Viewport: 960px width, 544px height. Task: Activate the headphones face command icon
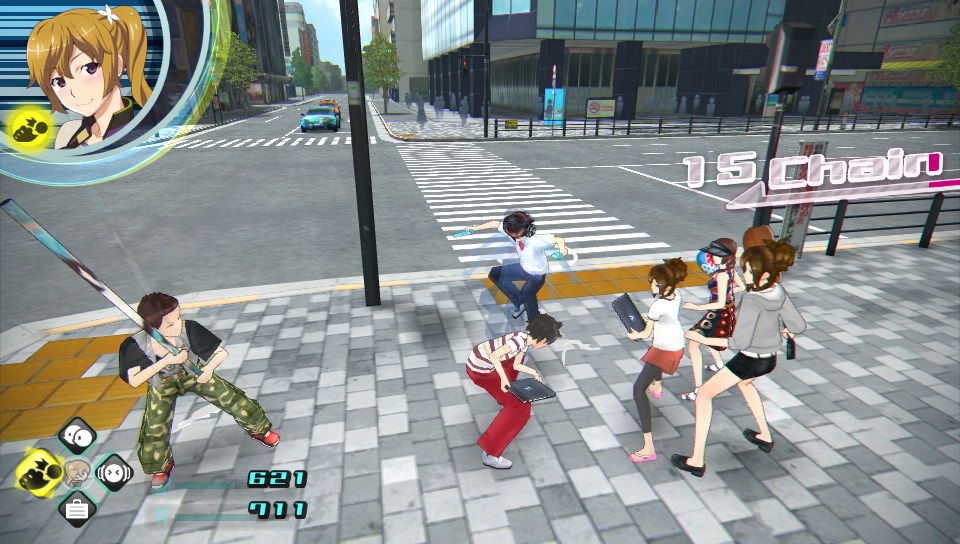[x=113, y=472]
